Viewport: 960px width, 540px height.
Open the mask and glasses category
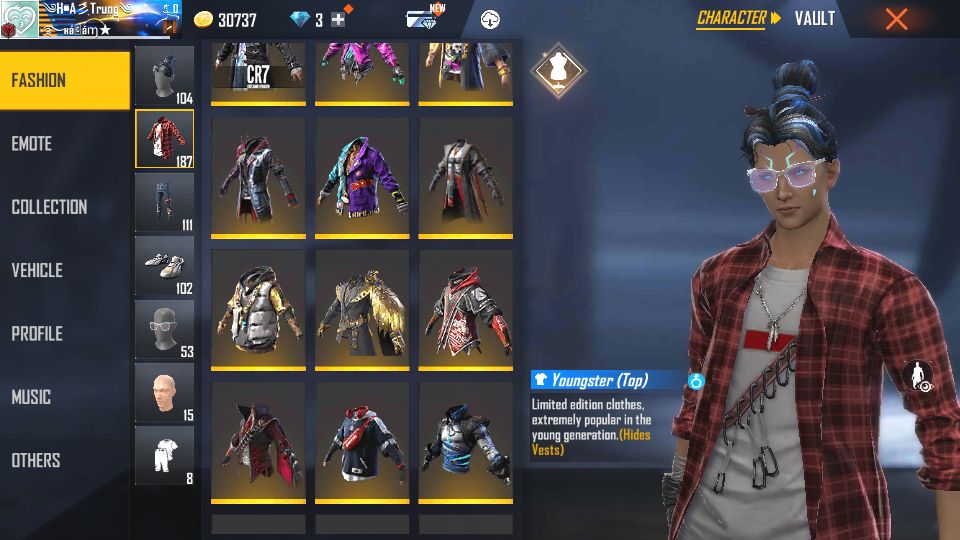[164, 329]
